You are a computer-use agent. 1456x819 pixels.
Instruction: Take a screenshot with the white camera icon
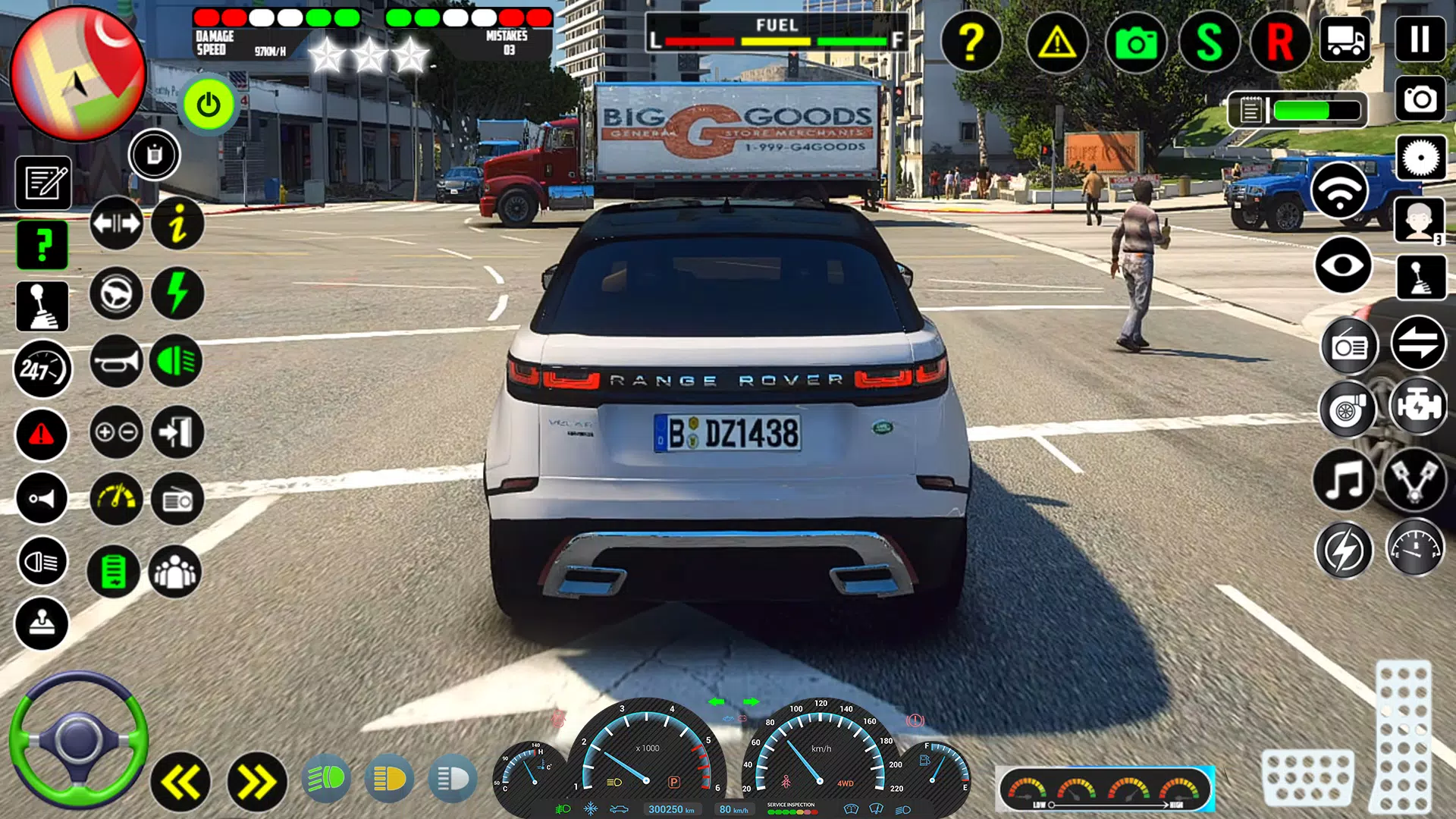tap(1420, 99)
